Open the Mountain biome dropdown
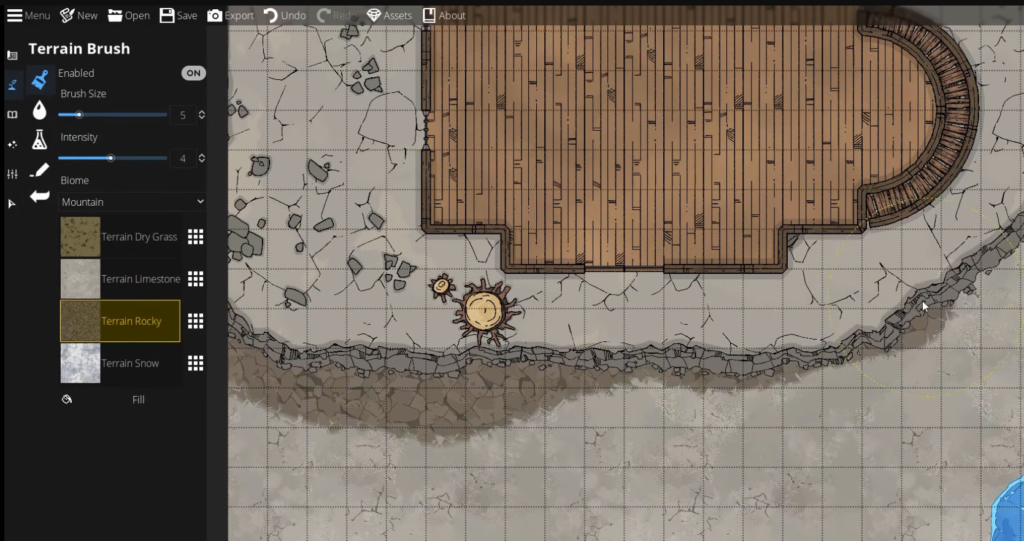The height and width of the screenshot is (541, 1024). [x=132, y=202]
